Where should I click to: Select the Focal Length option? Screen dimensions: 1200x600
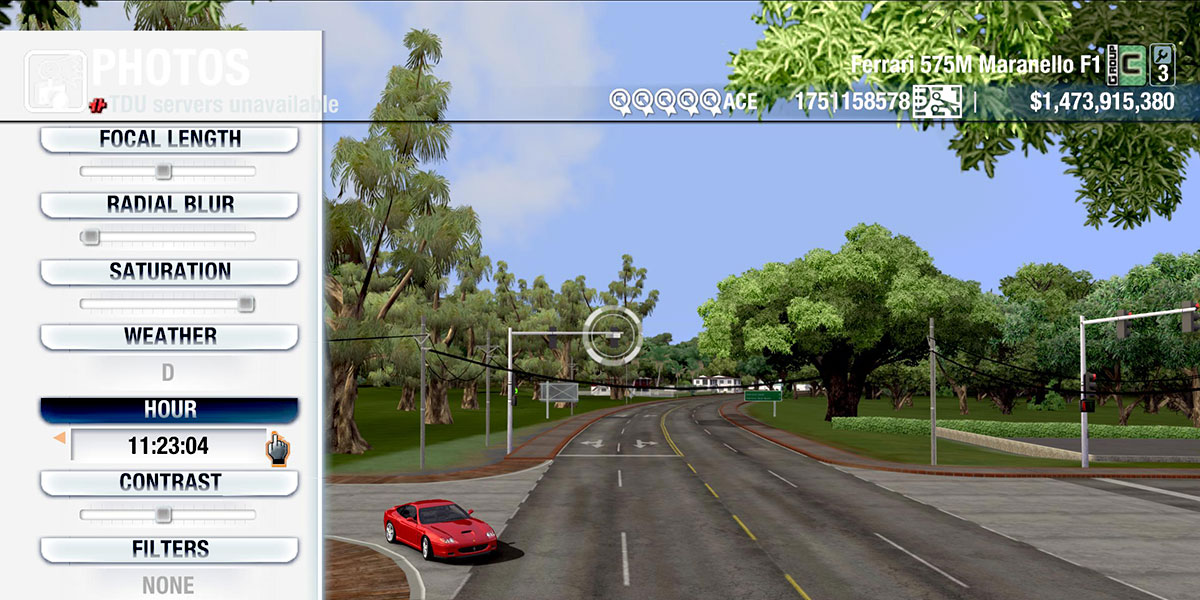click(169, 139)
